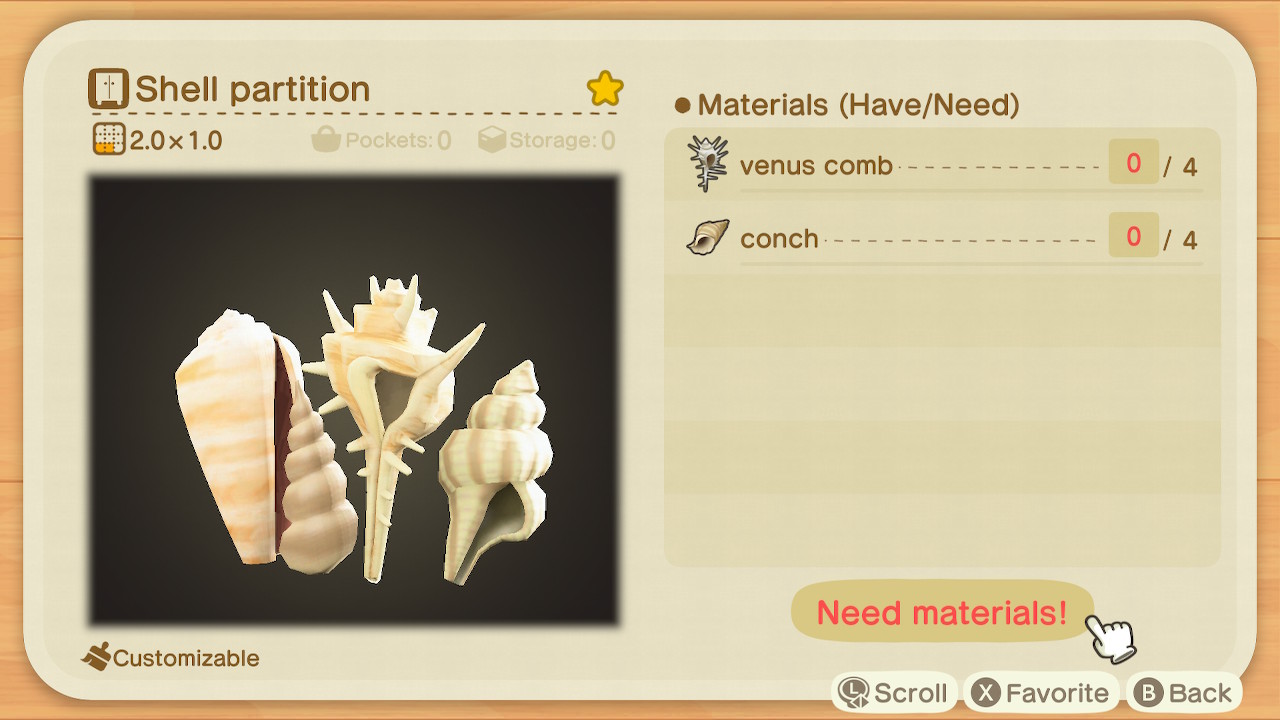Image resolution: width=1280 pixels, height=720 pixels.
Task: Select the conch material icon
Action: click(x=706, y=237)
